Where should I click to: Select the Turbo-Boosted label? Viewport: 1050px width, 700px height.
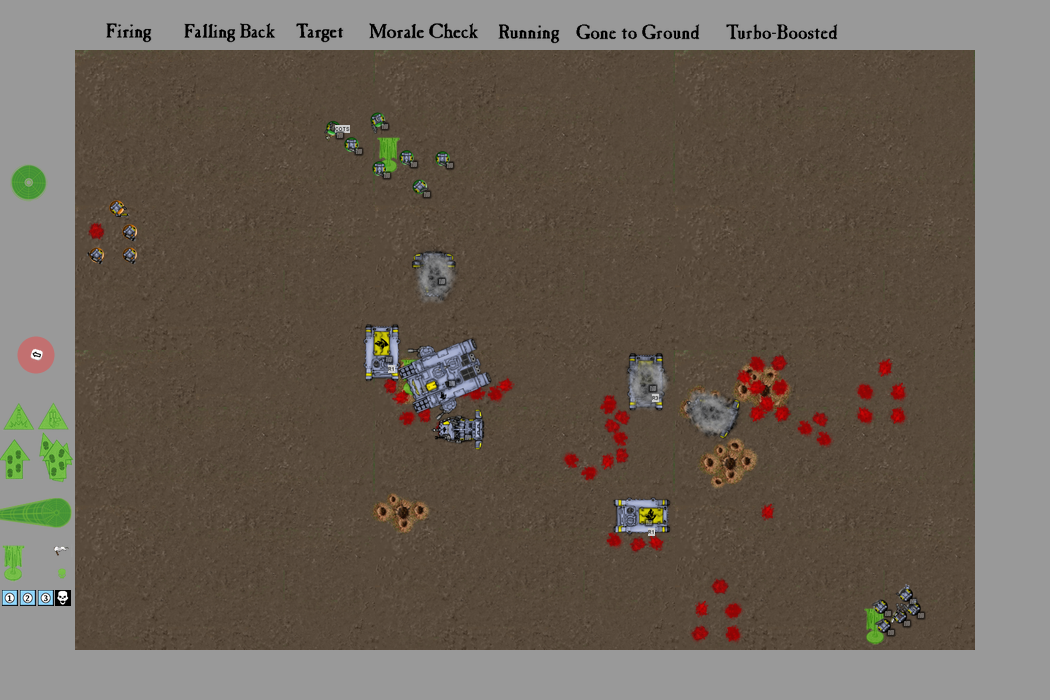click(781, 33)
